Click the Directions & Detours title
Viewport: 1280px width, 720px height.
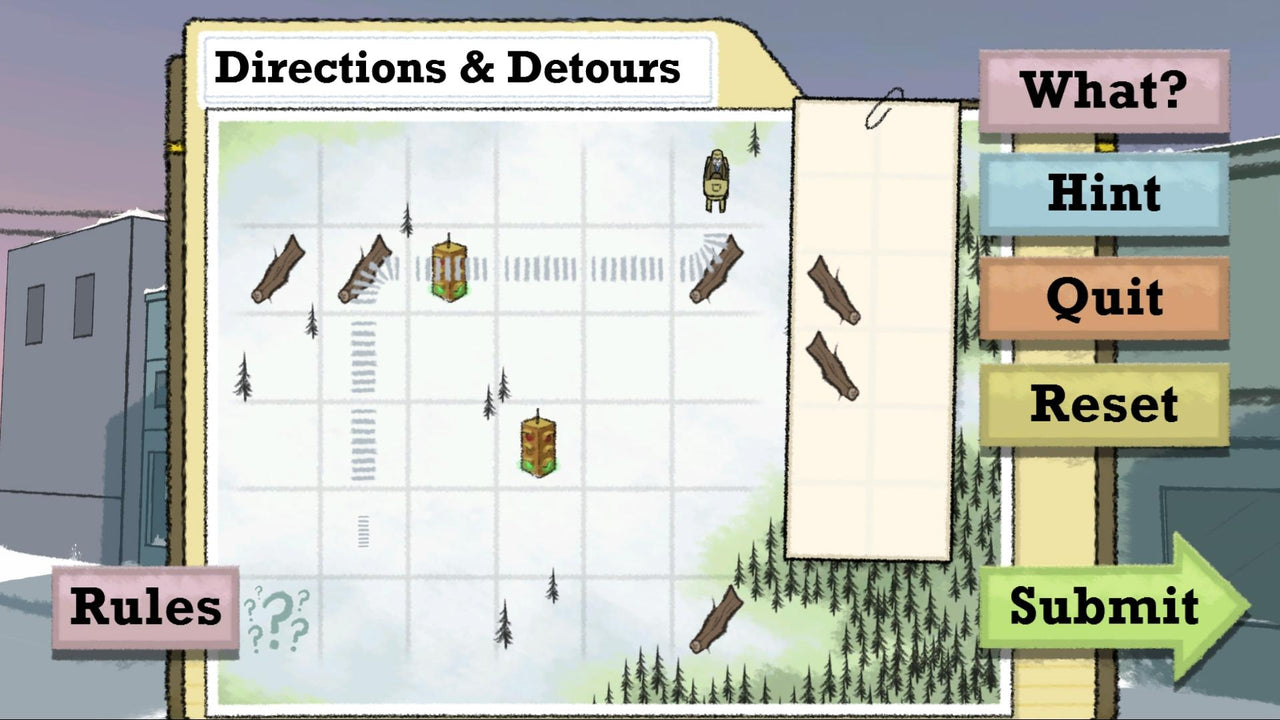point(448,67)
